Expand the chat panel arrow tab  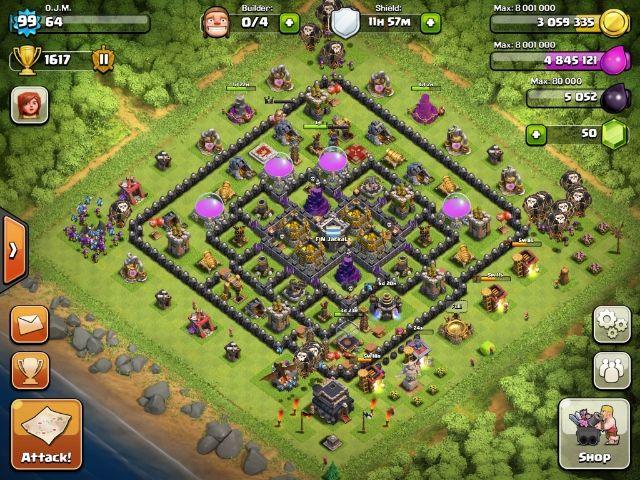(13, 249)
